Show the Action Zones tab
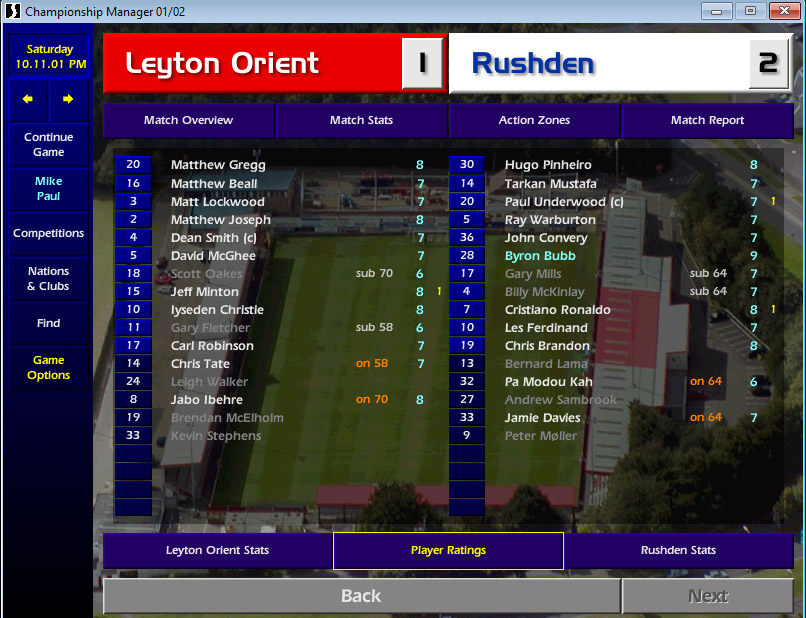 (534, 120)
